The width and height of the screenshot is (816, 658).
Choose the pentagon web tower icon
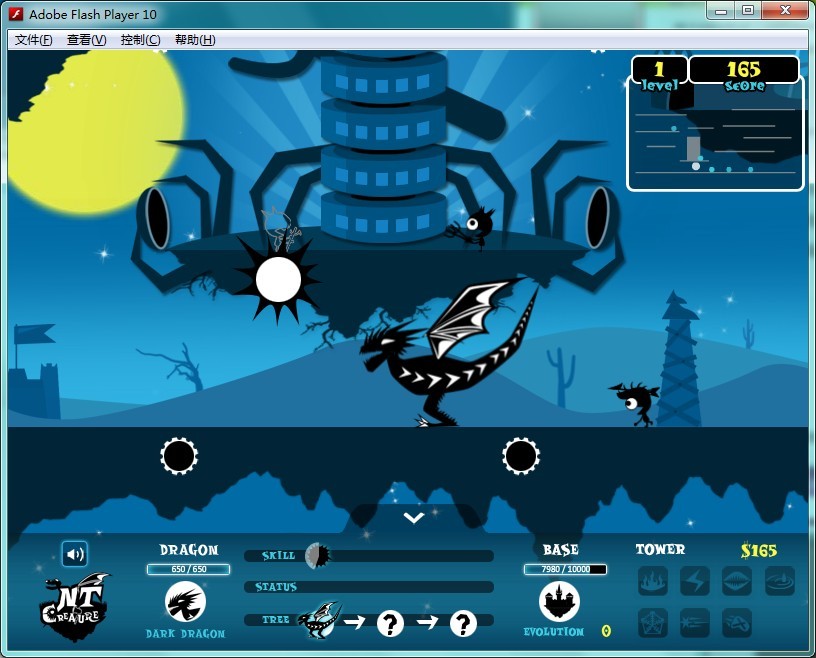(653, 623)
